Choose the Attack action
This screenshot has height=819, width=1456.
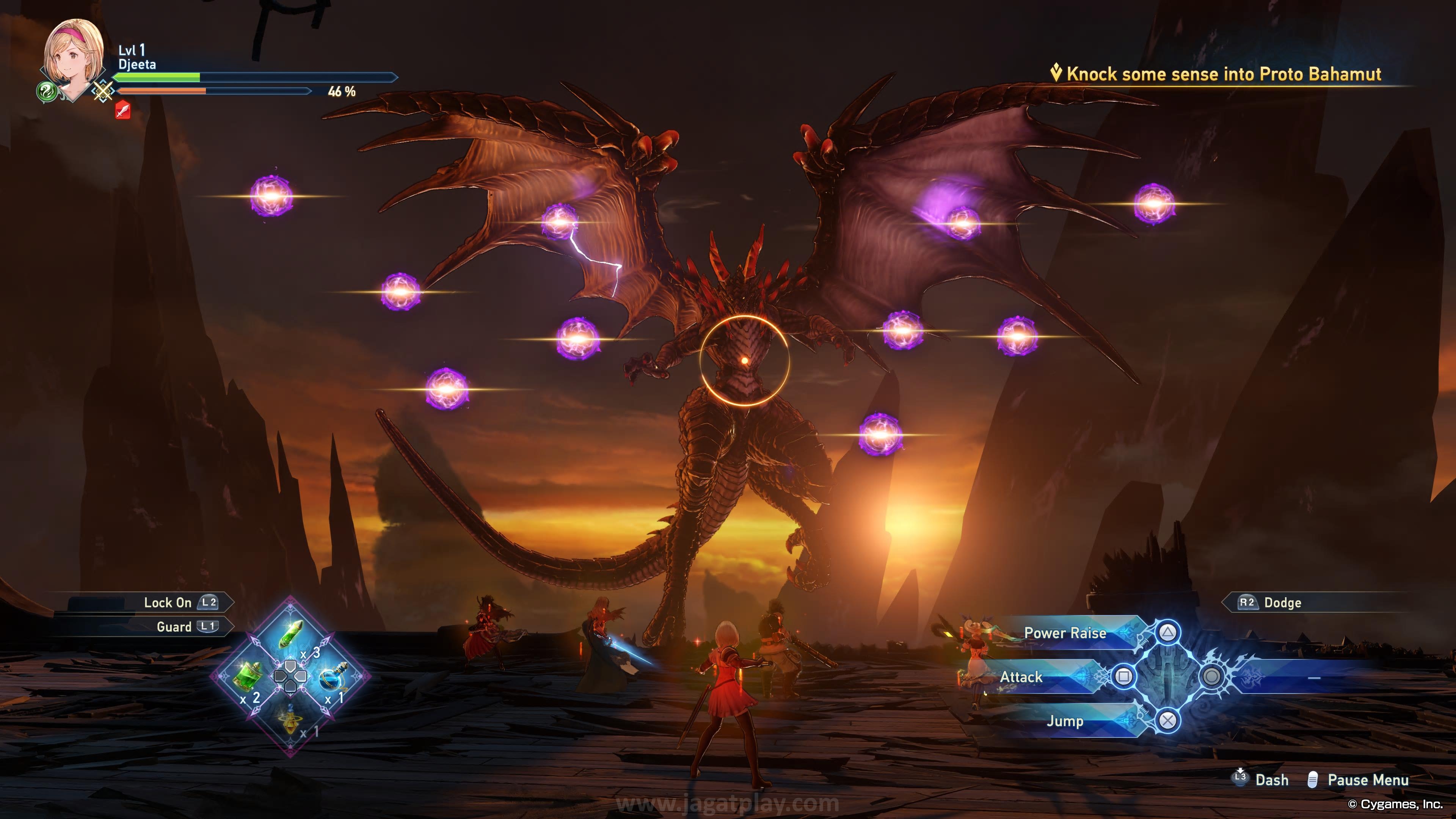1021,677
